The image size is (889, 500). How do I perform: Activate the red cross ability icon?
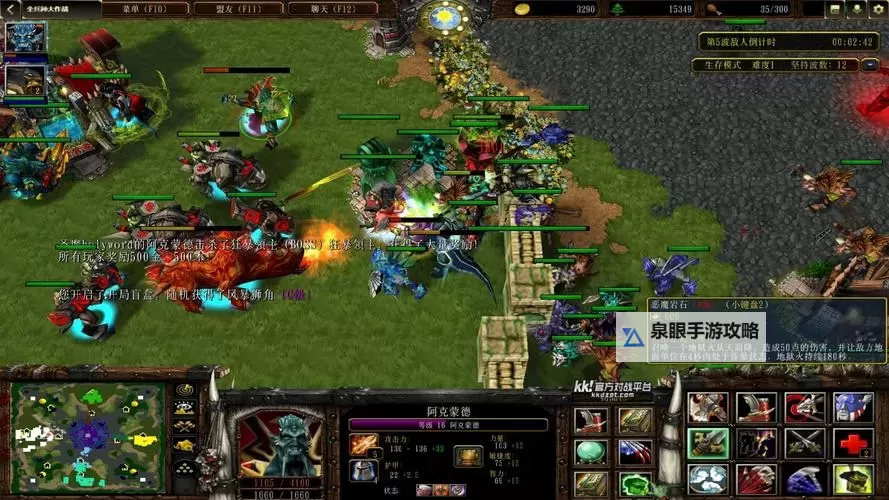click(853, 443)
